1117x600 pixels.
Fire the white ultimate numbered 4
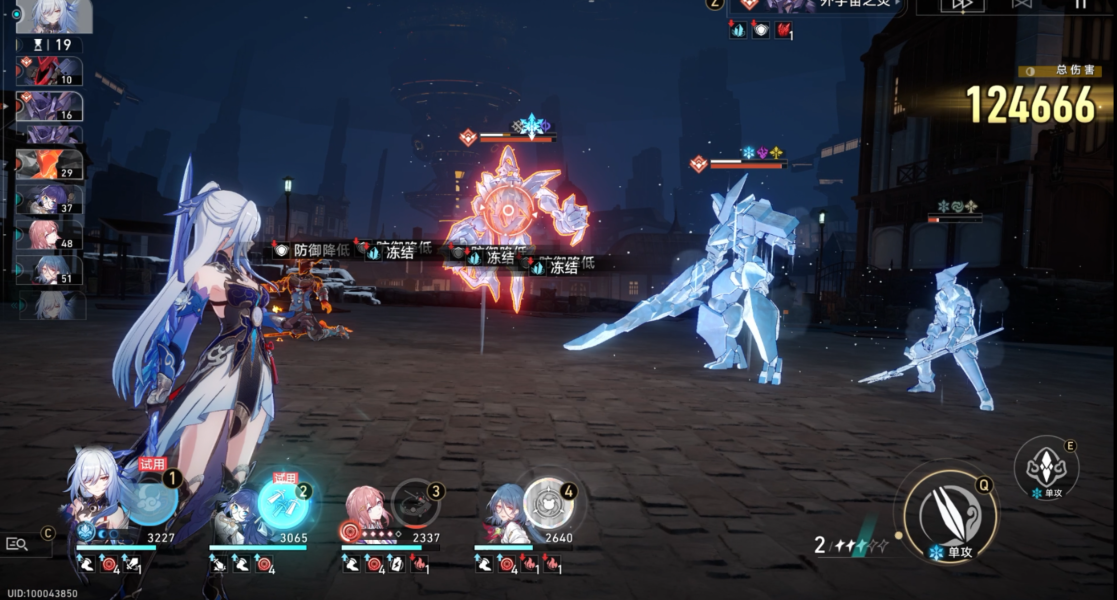point(548,502)
